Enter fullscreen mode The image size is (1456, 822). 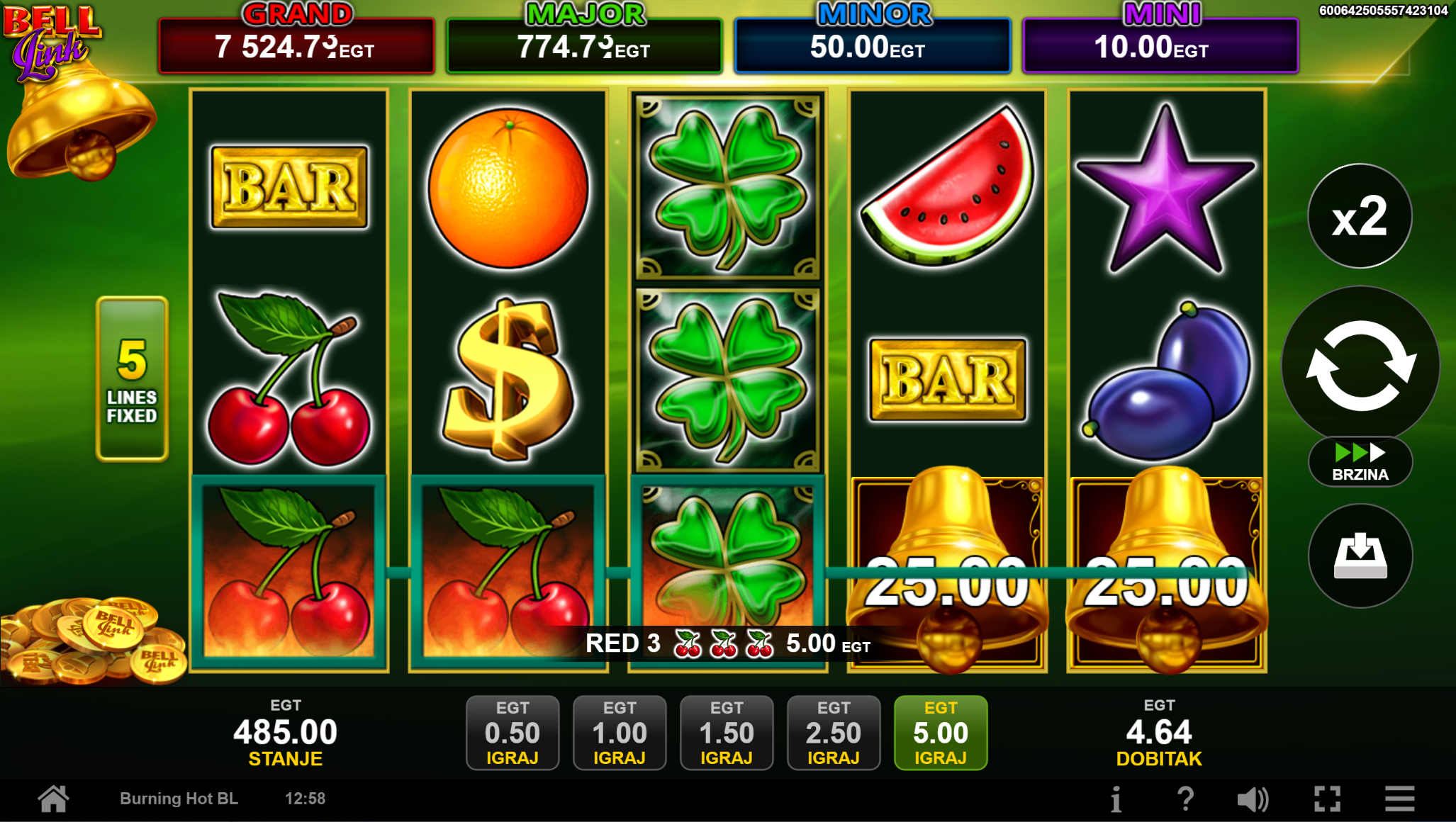[x=1327, y=799]
